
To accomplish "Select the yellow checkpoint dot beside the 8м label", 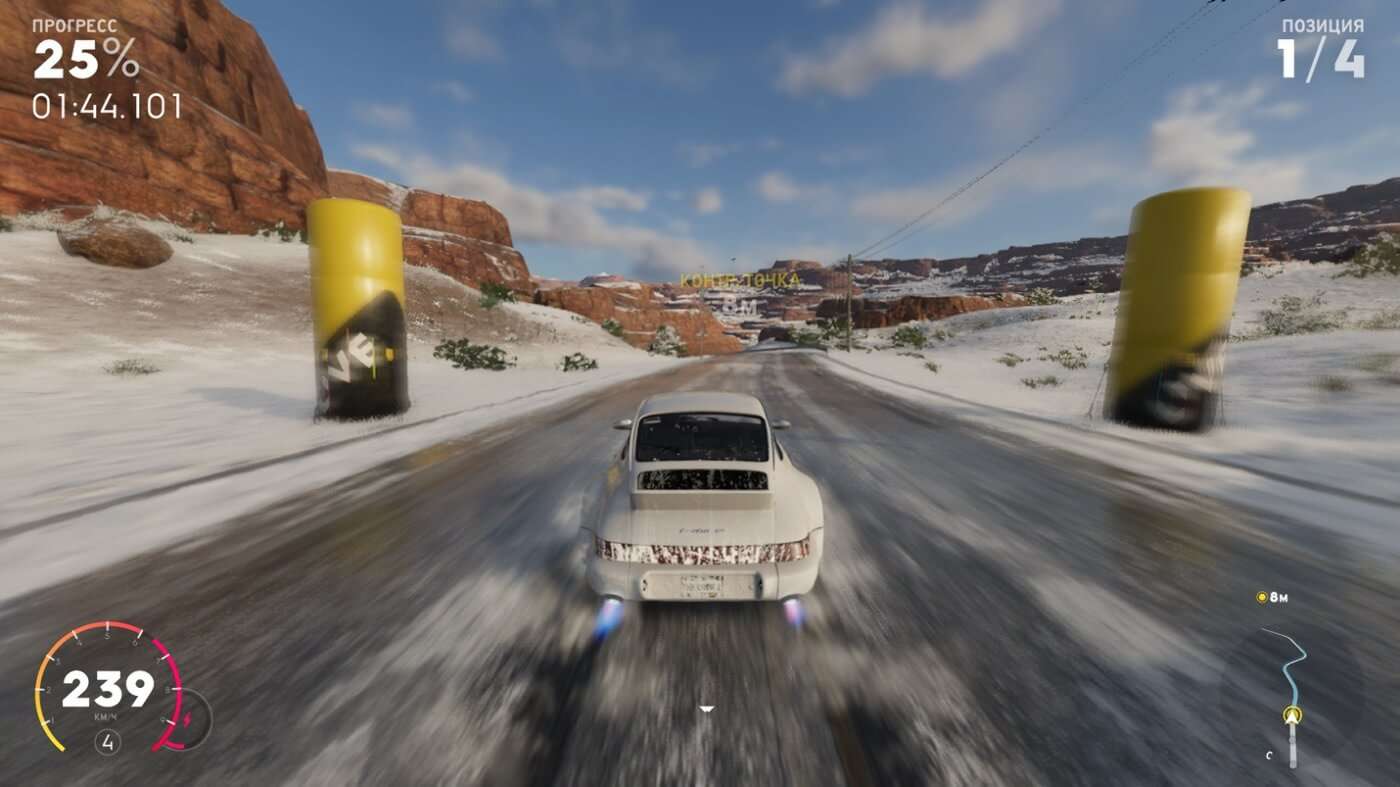I will pyautogui.click(x=1262, y=597).
